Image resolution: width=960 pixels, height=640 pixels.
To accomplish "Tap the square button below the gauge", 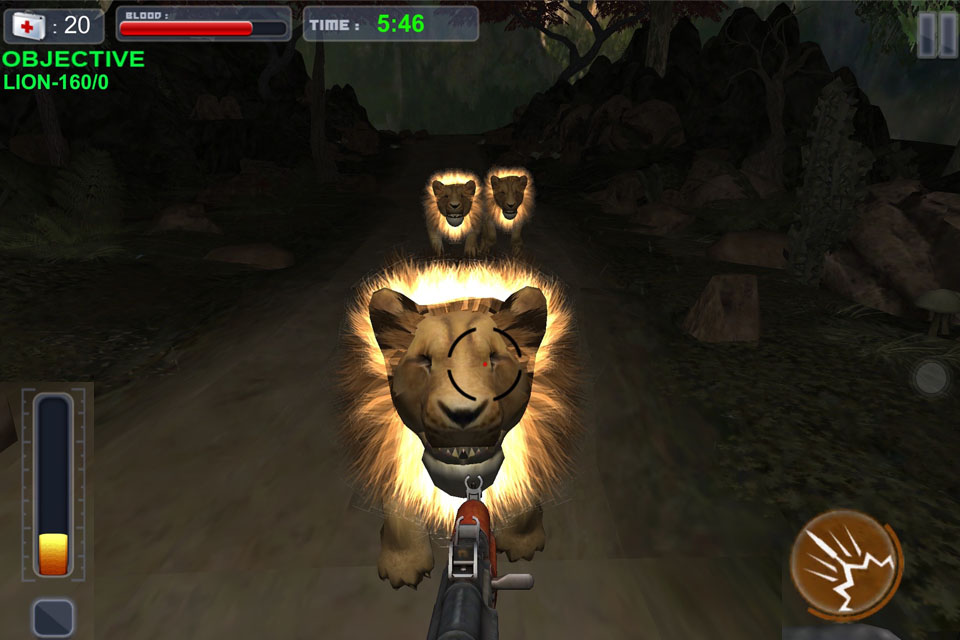I will point(52,617).
